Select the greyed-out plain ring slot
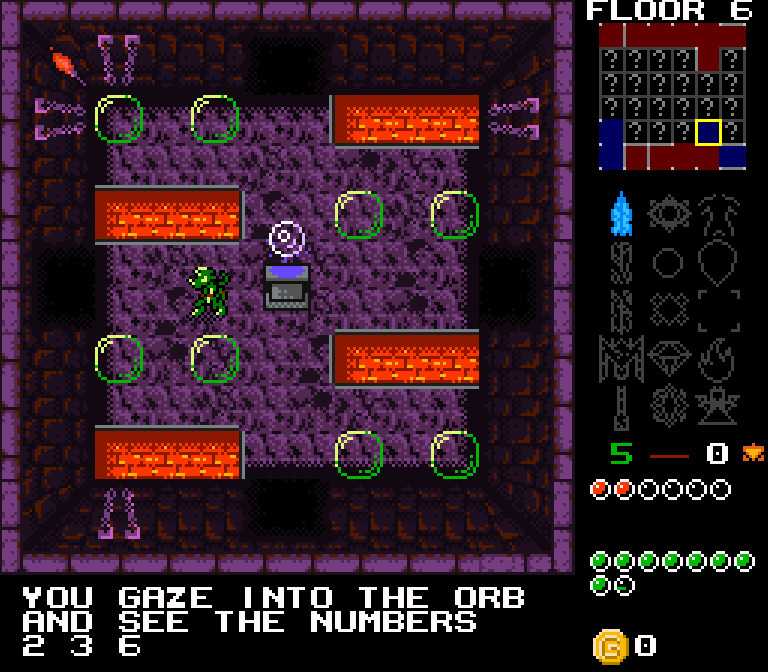The image size is (768, 672). click(668, 264)
